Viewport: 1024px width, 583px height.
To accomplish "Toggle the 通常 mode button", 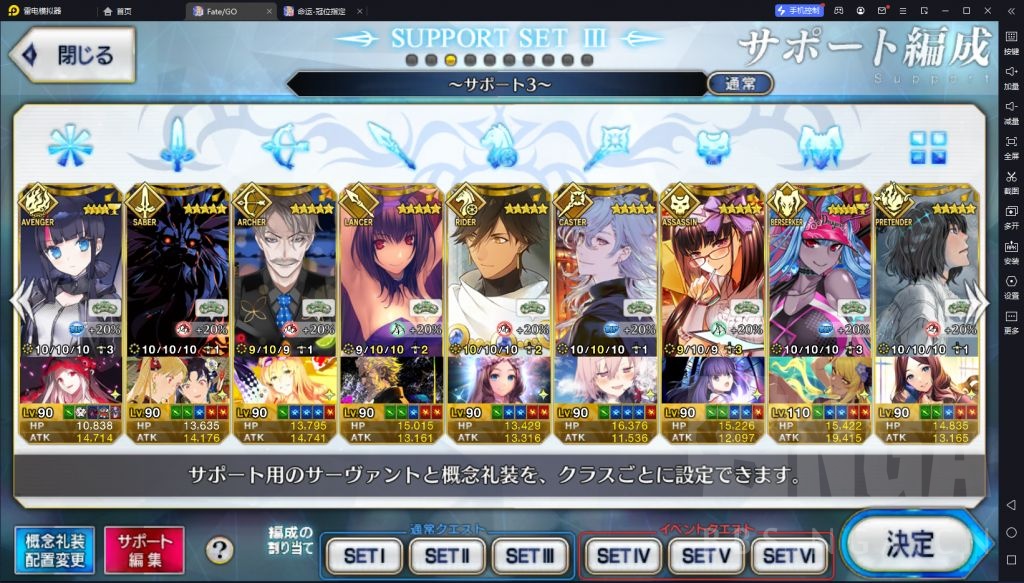I will (x=740, y=84).
